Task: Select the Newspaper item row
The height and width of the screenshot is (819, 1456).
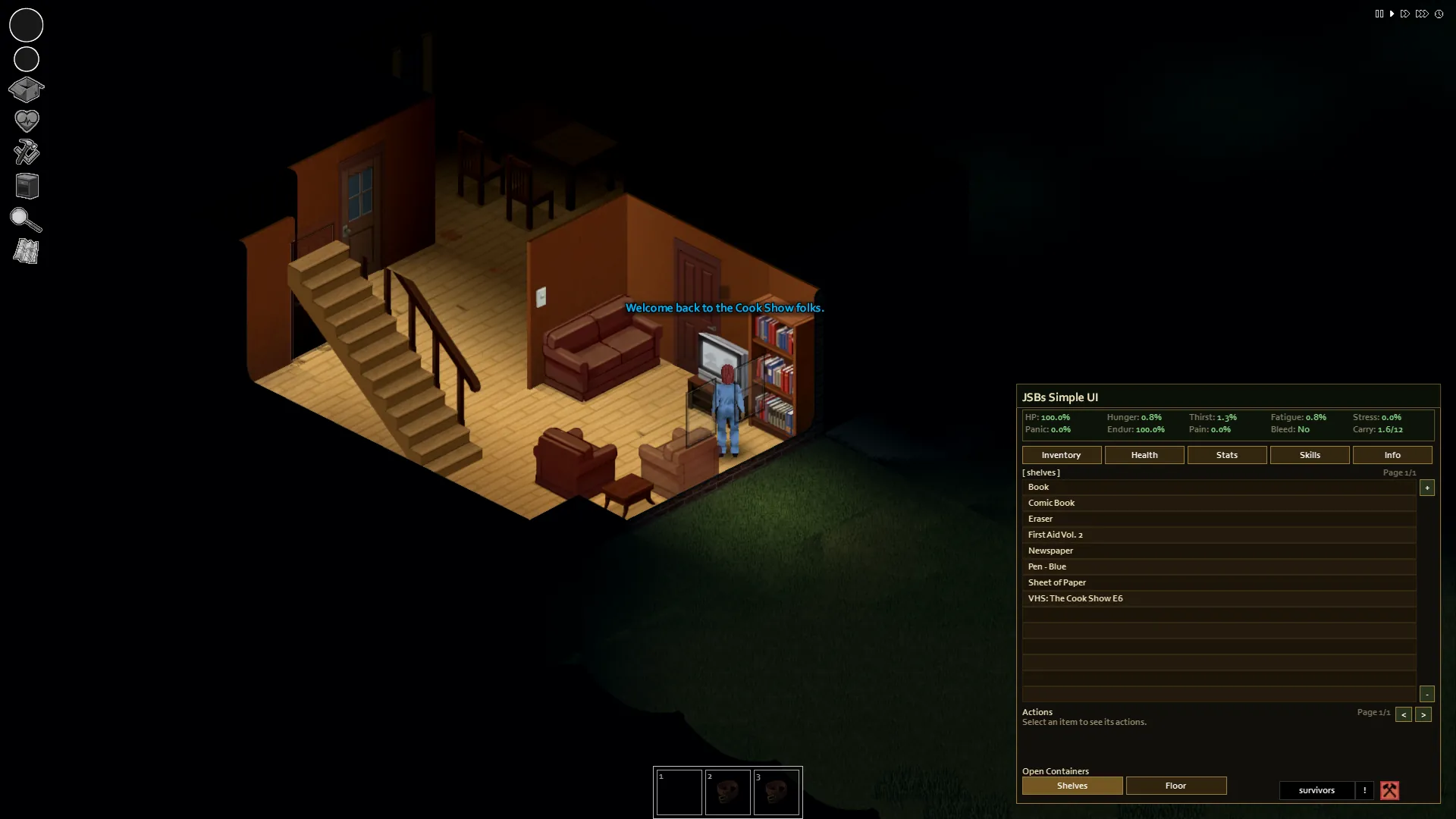Action: [1218, 551]
